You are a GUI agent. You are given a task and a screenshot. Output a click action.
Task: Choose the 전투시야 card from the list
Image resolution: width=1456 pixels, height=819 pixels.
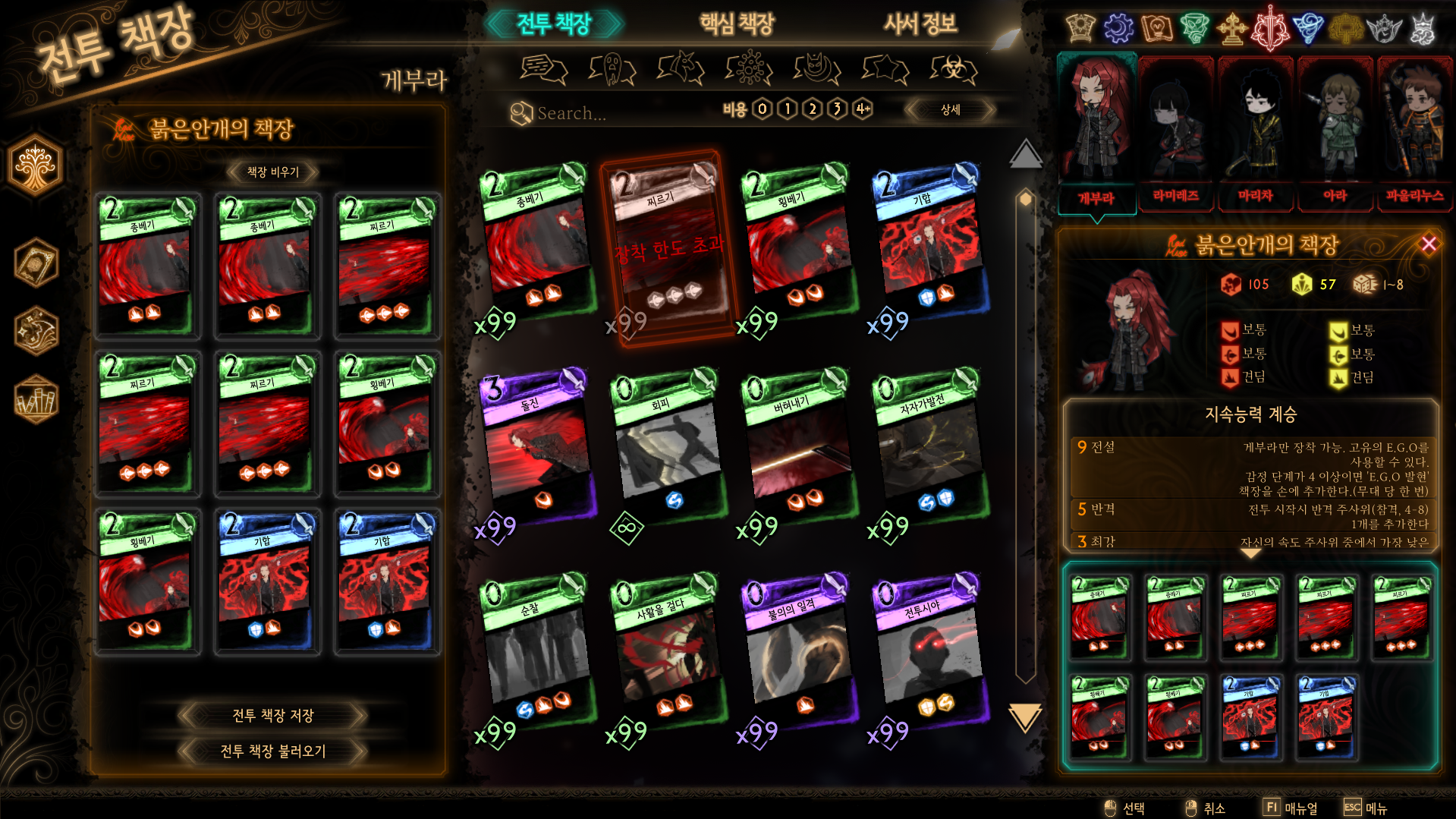(x=929, y=653)
